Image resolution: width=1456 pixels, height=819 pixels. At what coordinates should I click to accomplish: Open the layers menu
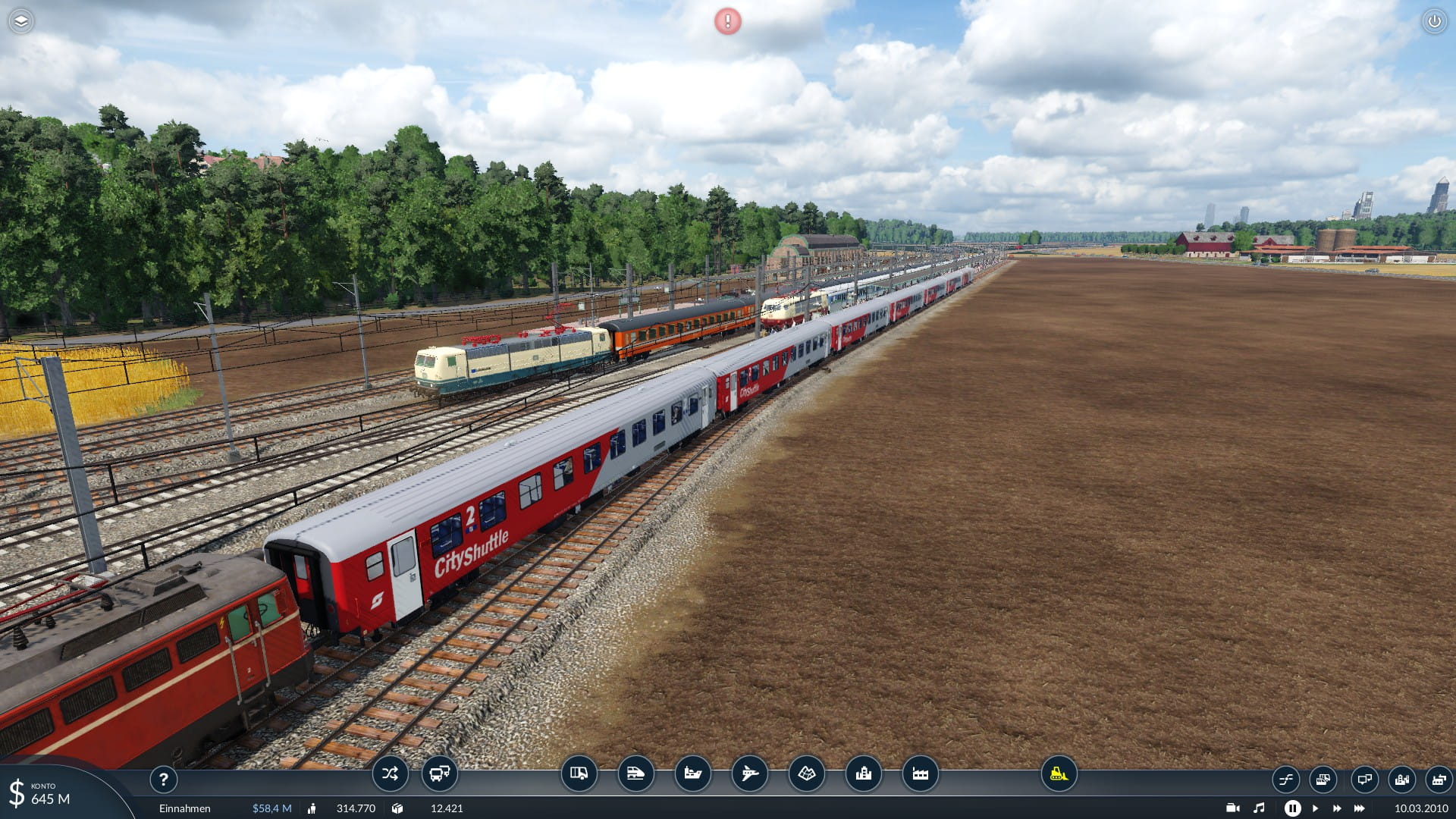21,21
